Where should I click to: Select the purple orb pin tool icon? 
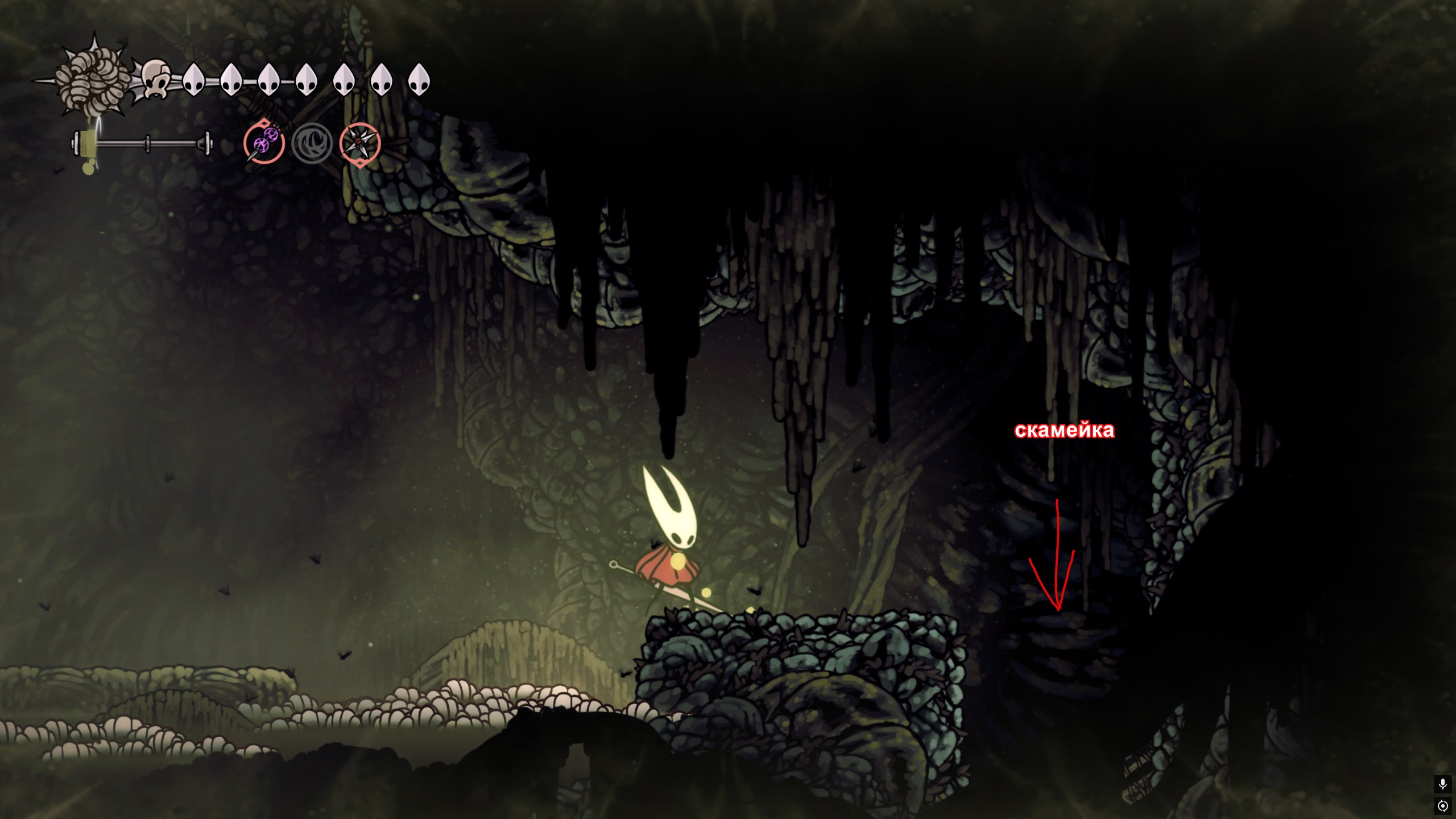coord(264,142)
